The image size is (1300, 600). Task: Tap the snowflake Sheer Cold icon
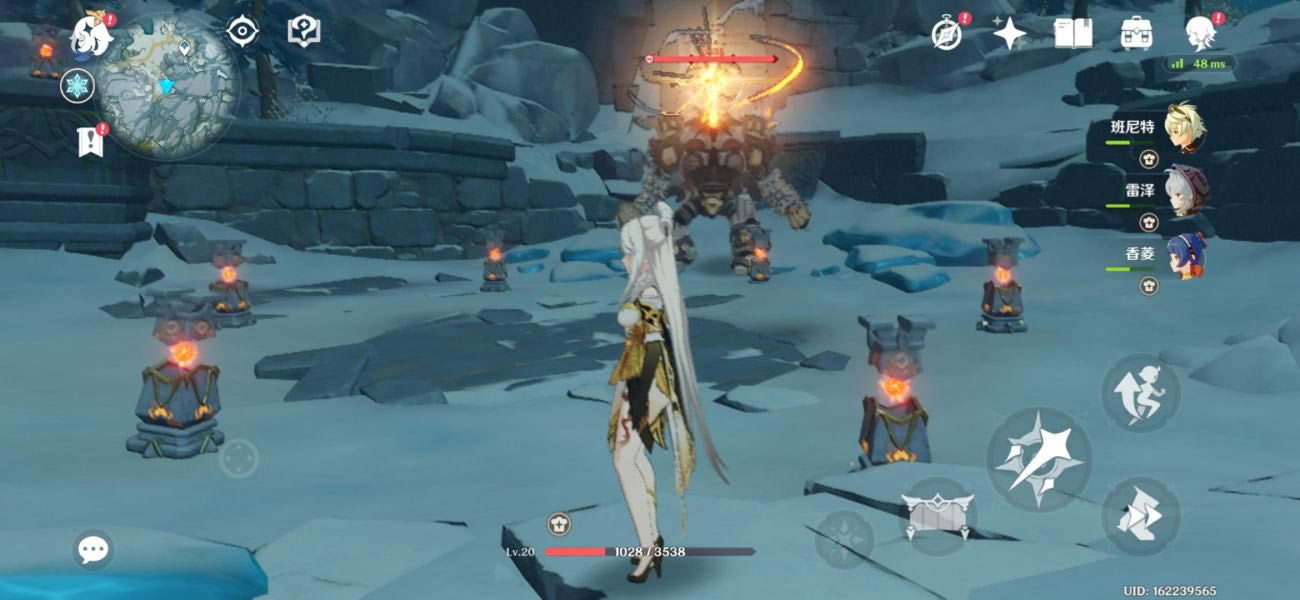click(x=77, y=86)
